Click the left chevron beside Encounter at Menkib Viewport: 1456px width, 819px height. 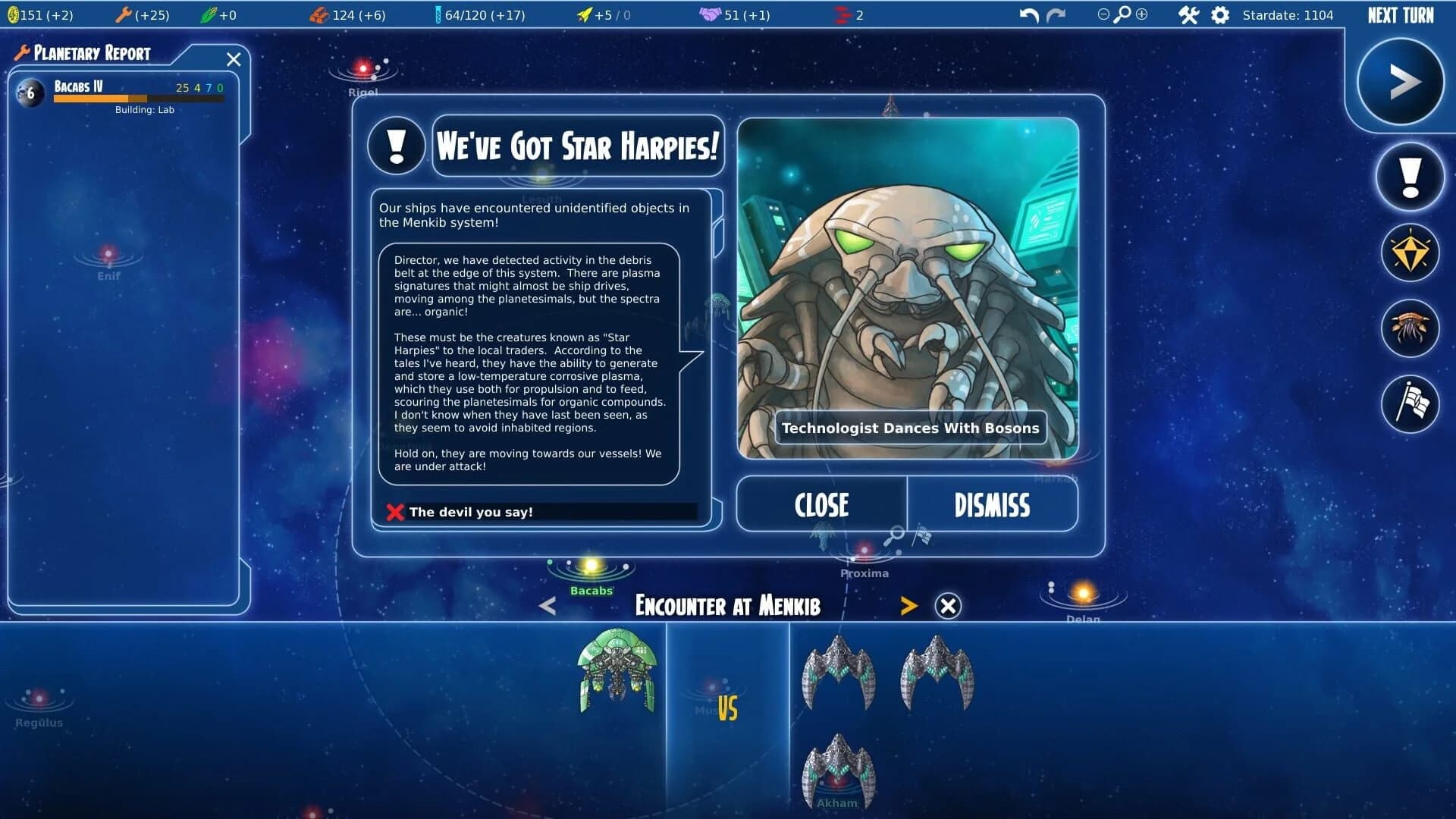point(546,606)
